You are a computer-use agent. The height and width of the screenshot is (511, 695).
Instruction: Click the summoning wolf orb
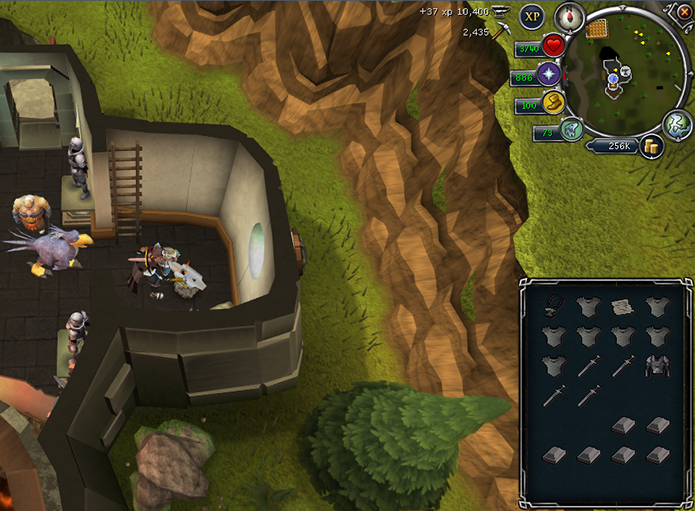point(571,130)
